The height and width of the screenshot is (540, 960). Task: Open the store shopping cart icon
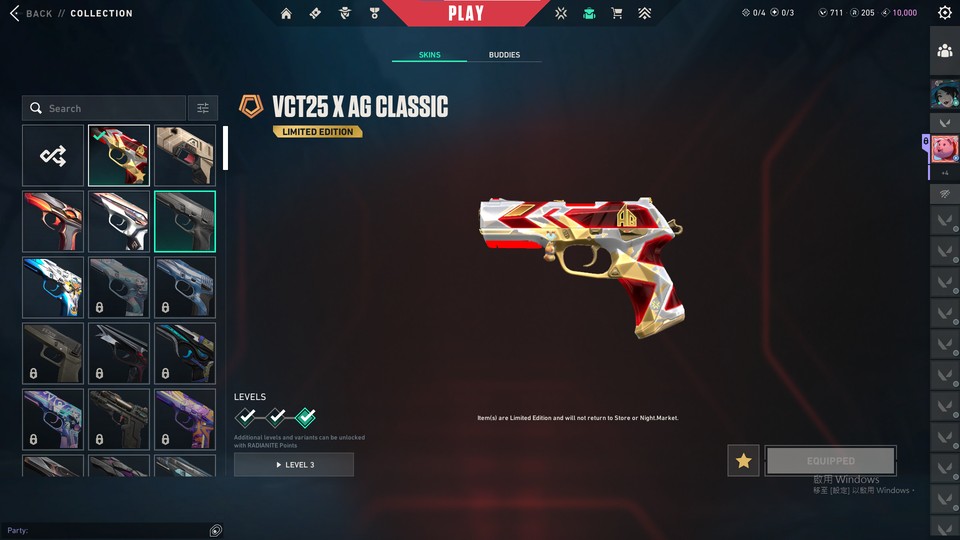click(617, 13)
